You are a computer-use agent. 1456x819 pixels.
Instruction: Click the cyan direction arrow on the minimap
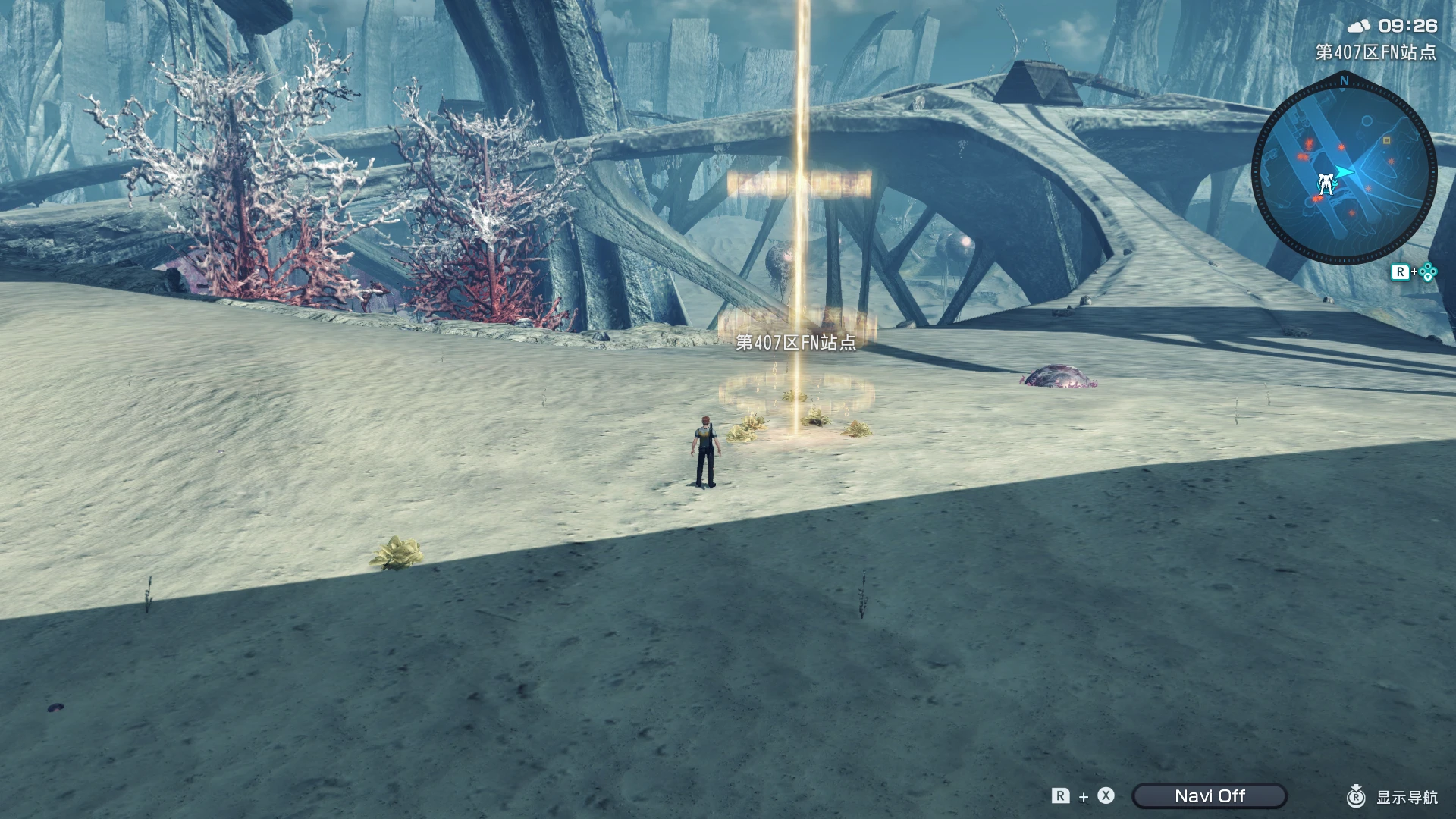pos(1344,171)
